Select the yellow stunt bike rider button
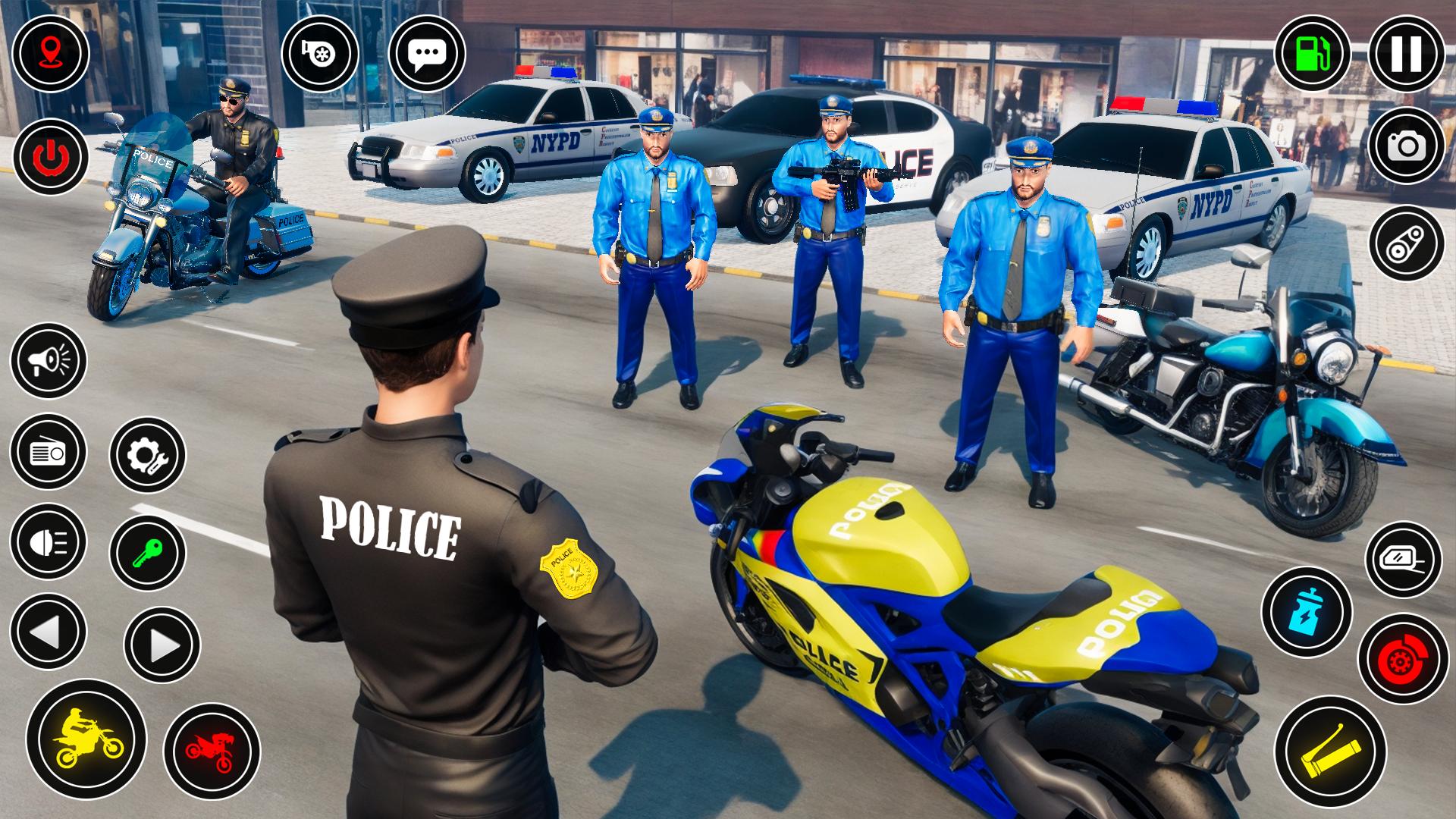Image resolution: width=1456 pixels, height=819 pixels. 86,738
